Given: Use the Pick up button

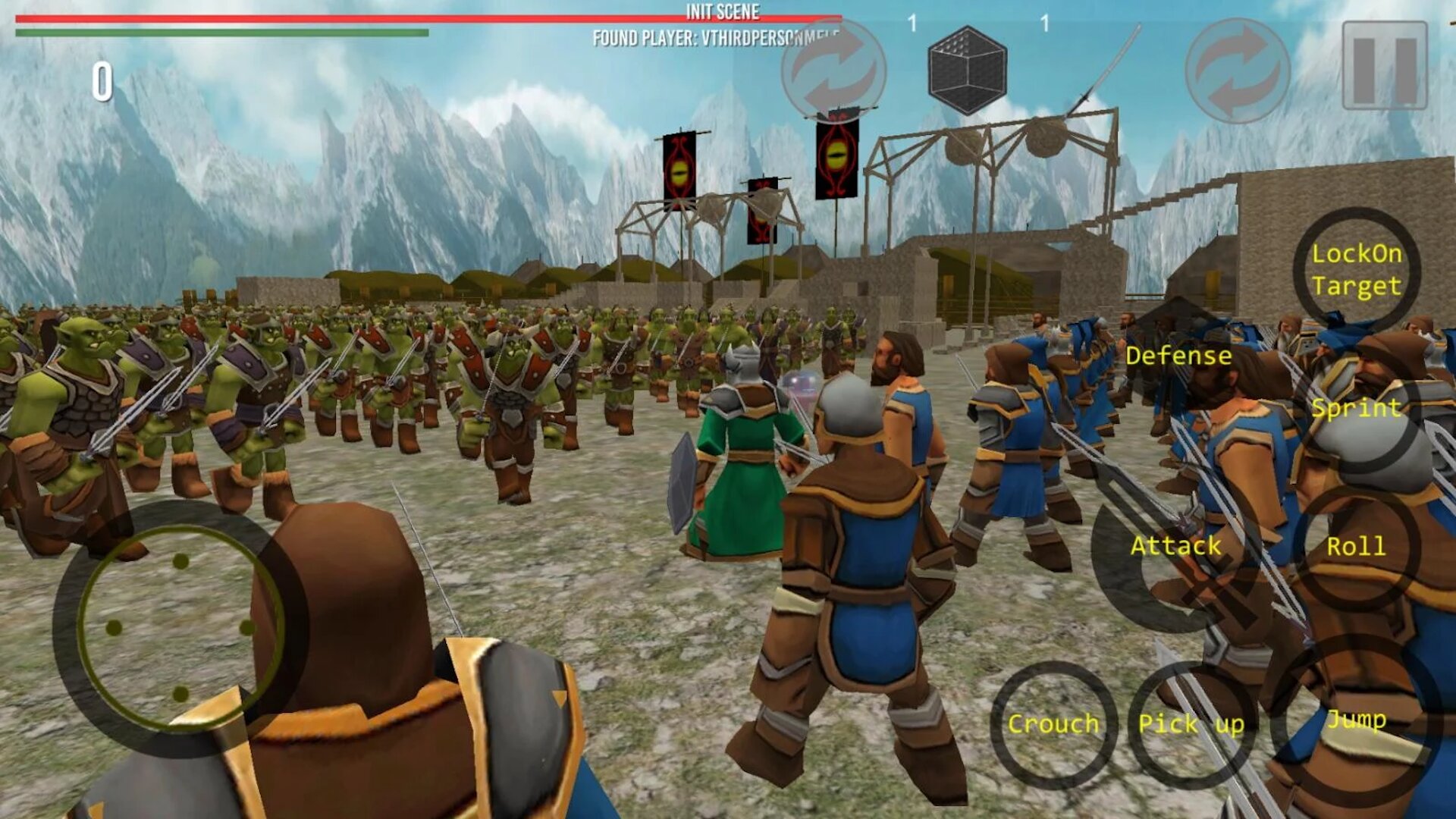Looking at the screenshot, I should [1191, 724].
